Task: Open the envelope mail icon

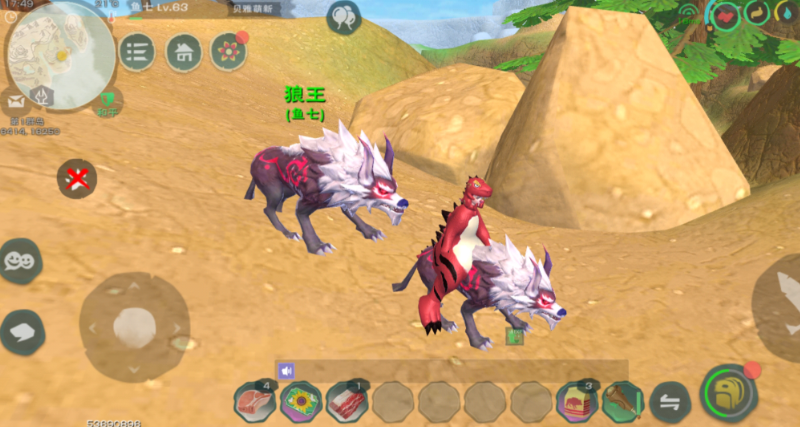Action: pyautogui.click(x=16, y=101)
